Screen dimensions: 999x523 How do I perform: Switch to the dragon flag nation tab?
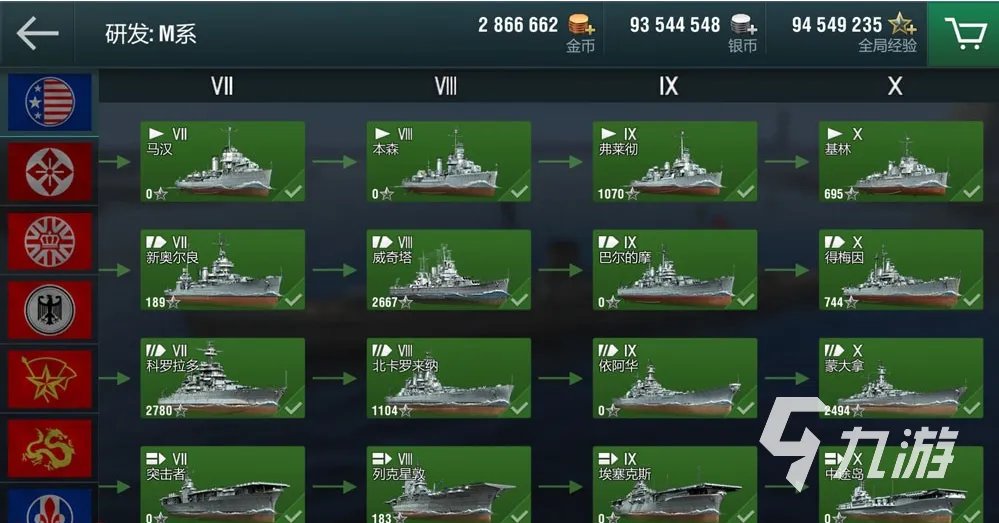point(49,449)
